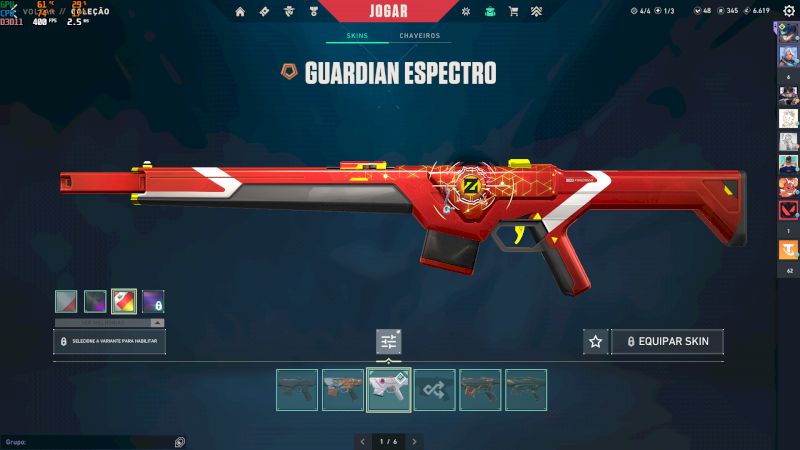This screenshot has width=800, height=450.
Task: Mark skin as favorite with star button
Action: (x=596, y=342)
